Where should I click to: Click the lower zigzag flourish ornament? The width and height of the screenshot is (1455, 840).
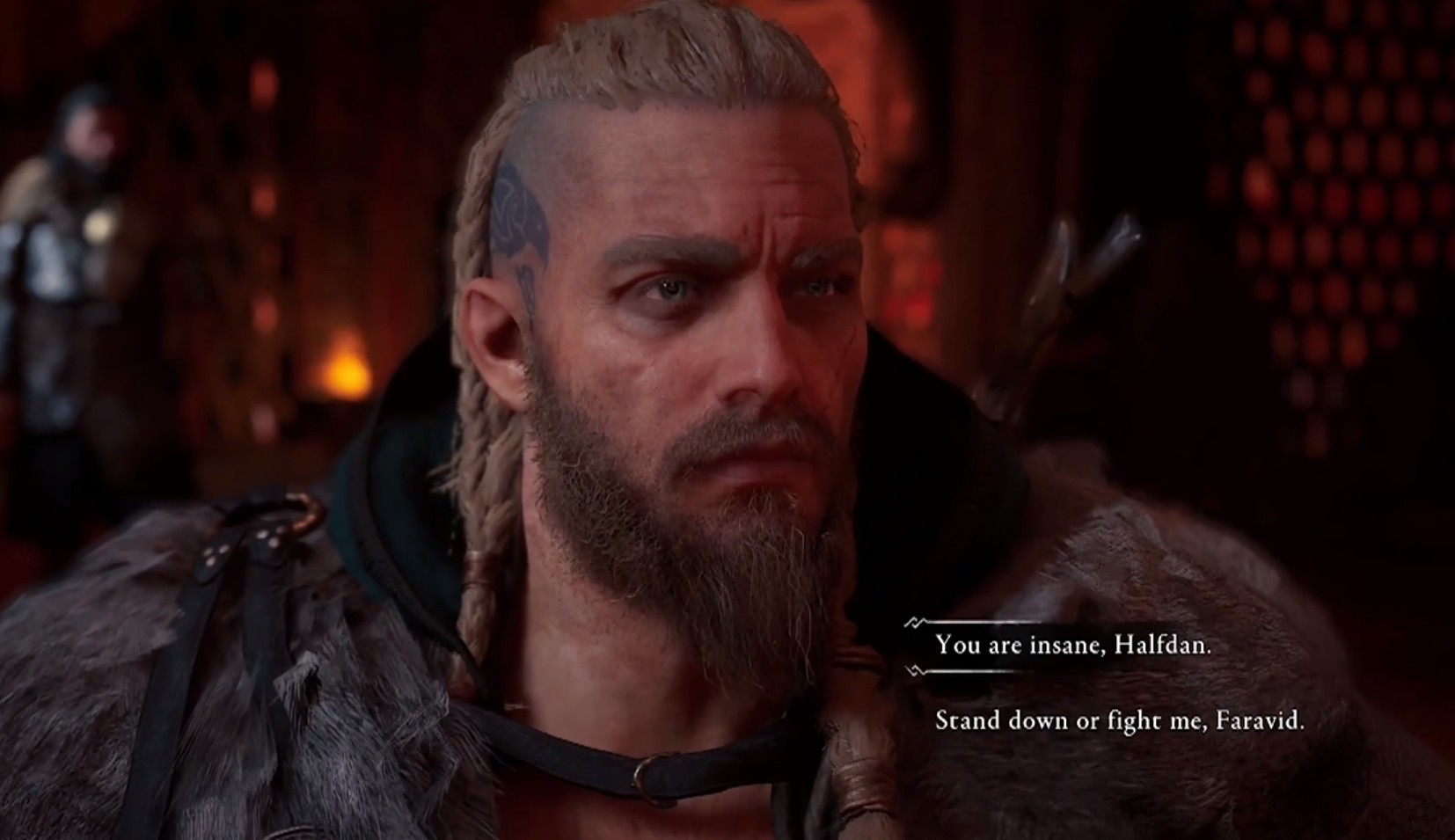pos(915,671)
